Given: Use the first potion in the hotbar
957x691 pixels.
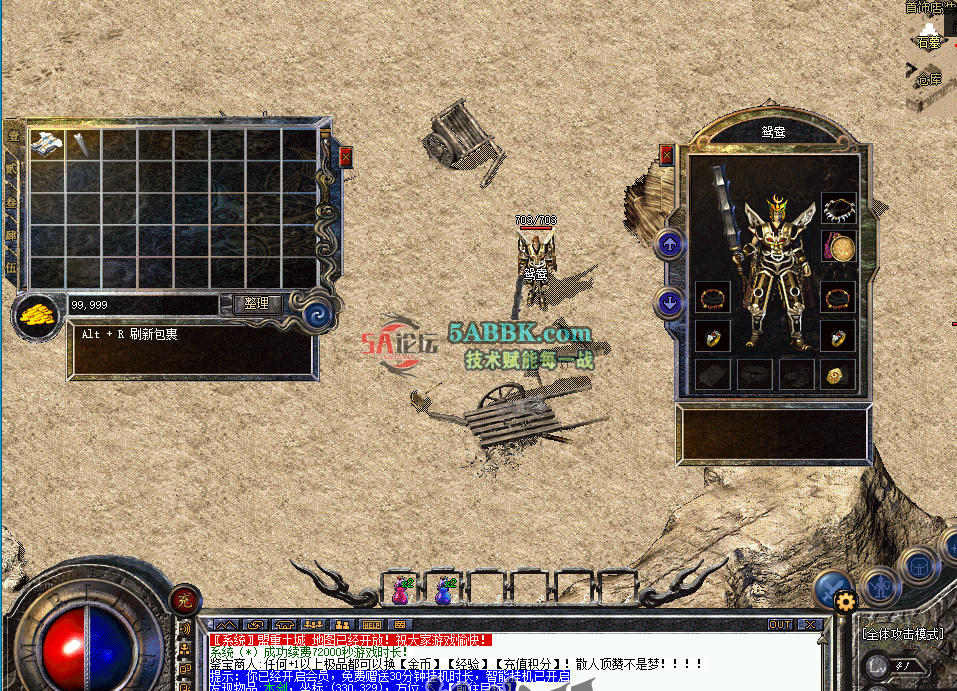Looking at the screenshot, I should pyautogui.click(x=402, y=591).
